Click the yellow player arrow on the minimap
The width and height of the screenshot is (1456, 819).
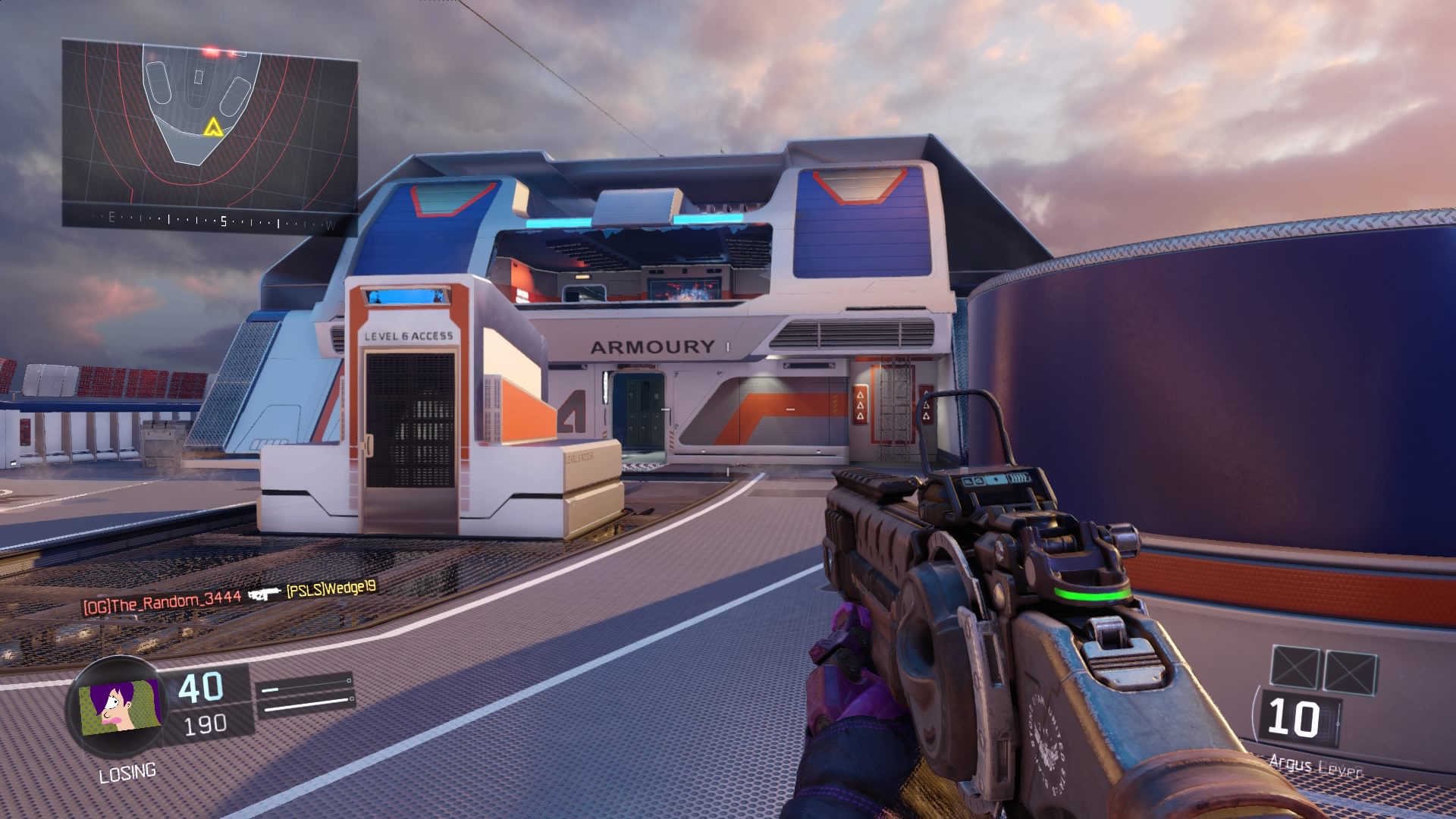click(x=213, y=127)
